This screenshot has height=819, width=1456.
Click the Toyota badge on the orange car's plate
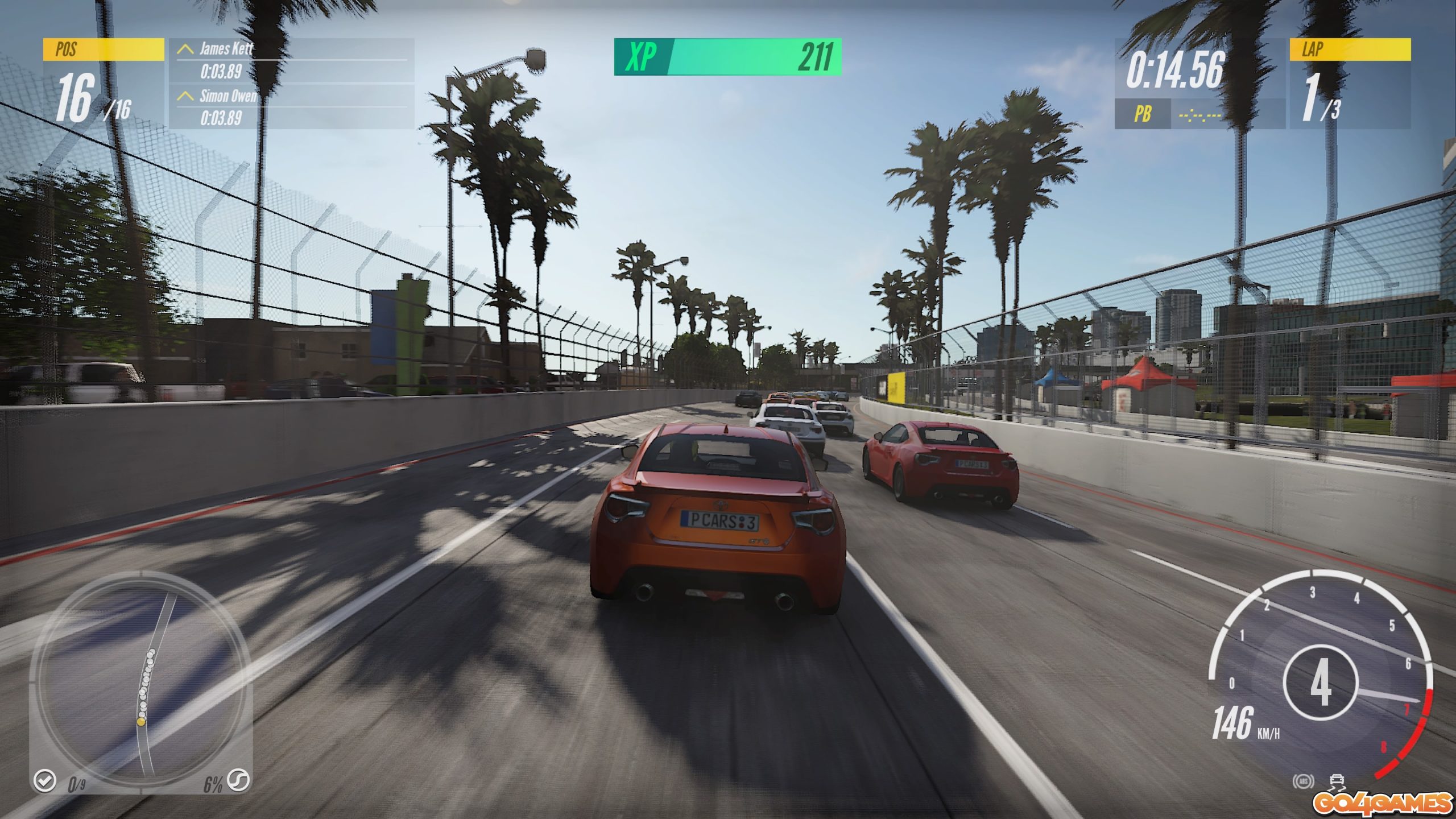tap(721, 505)
